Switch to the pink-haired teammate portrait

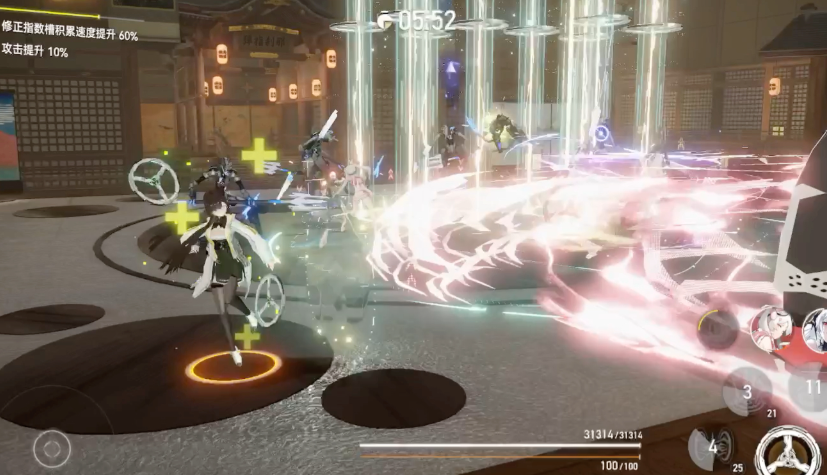(x=771, y=326)
